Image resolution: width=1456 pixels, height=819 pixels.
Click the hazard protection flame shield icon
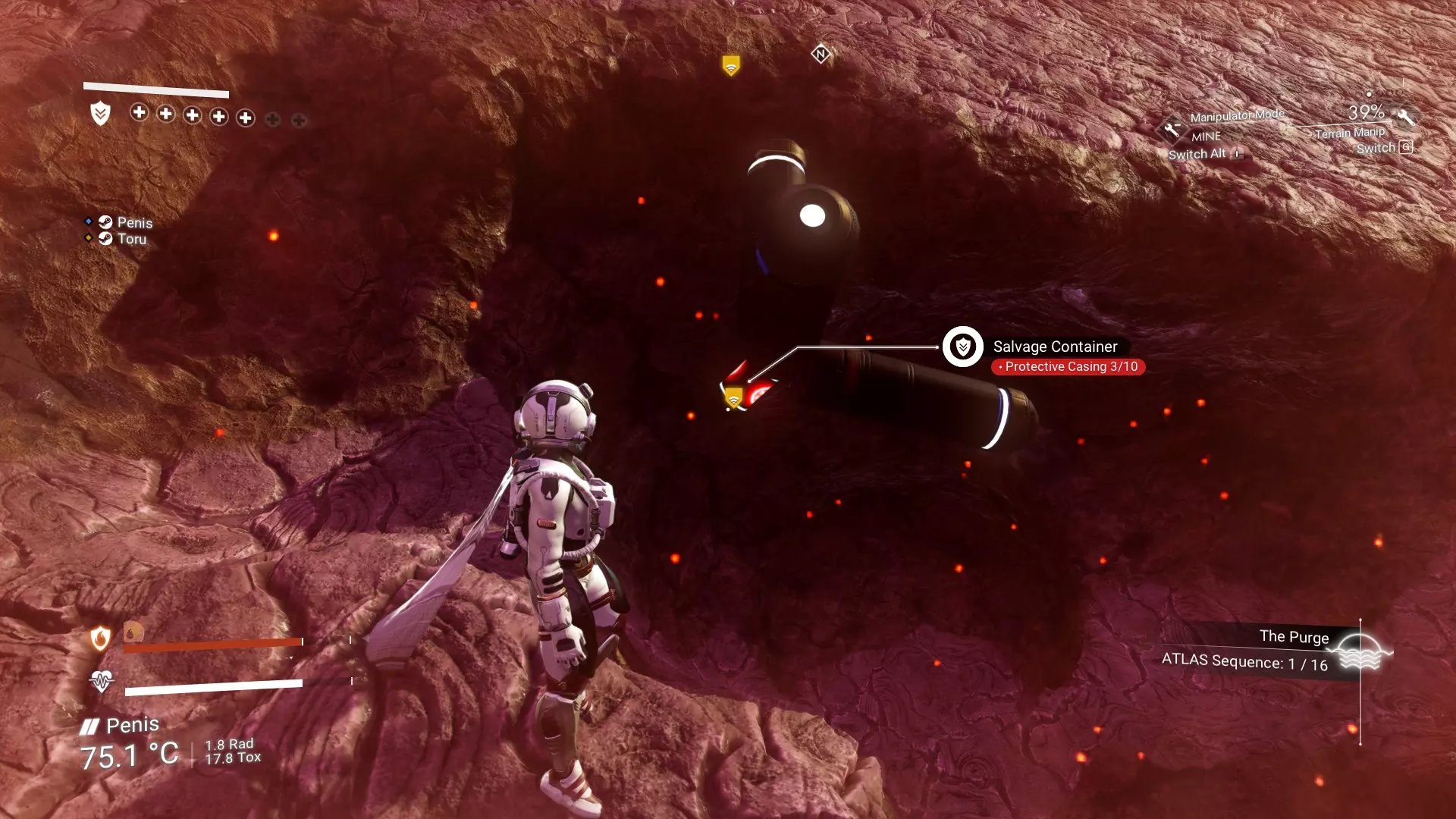(100, 639)
